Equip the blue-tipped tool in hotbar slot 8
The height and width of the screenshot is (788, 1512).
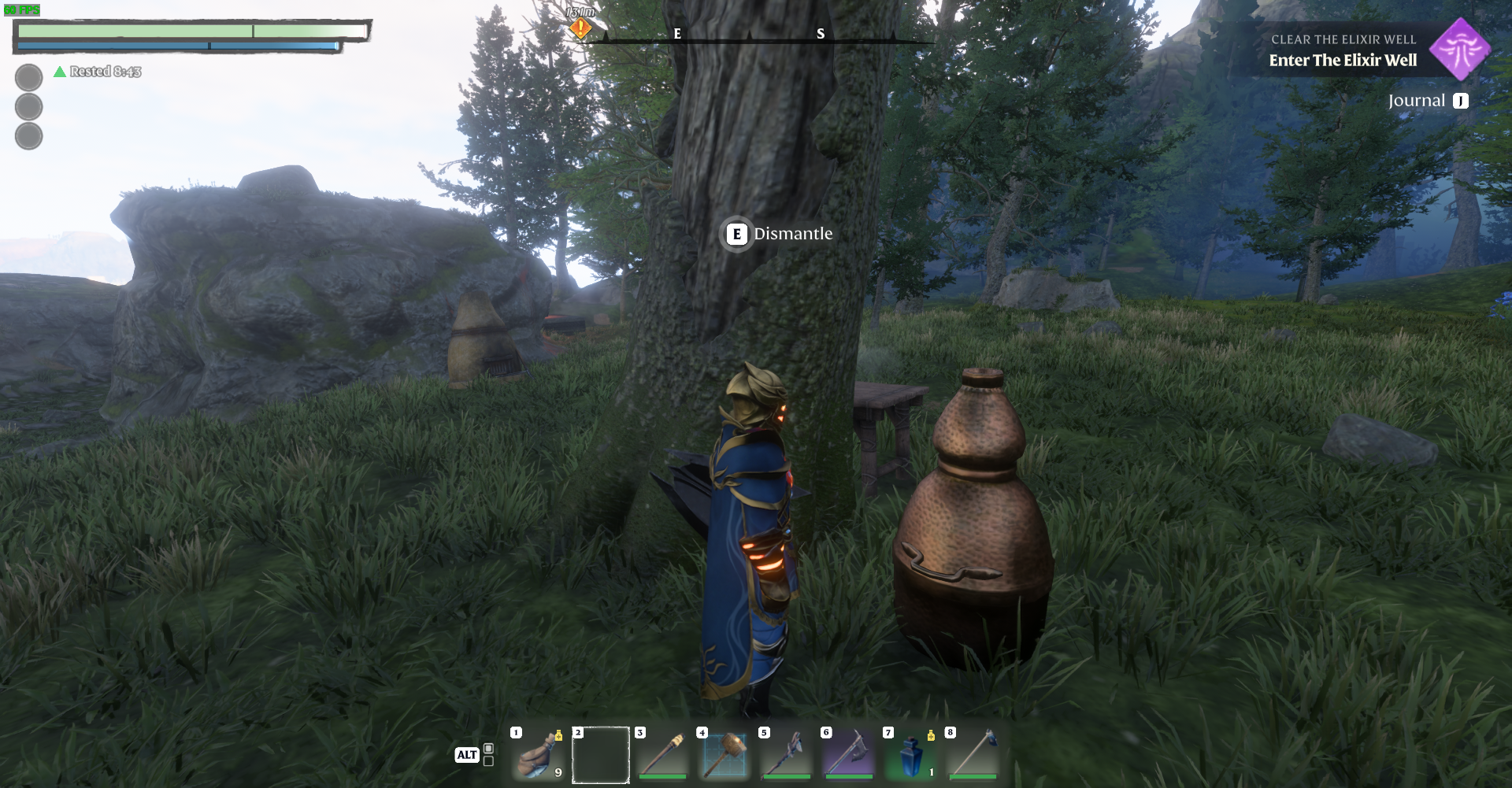pyautogui.click(x=973, y=755)
